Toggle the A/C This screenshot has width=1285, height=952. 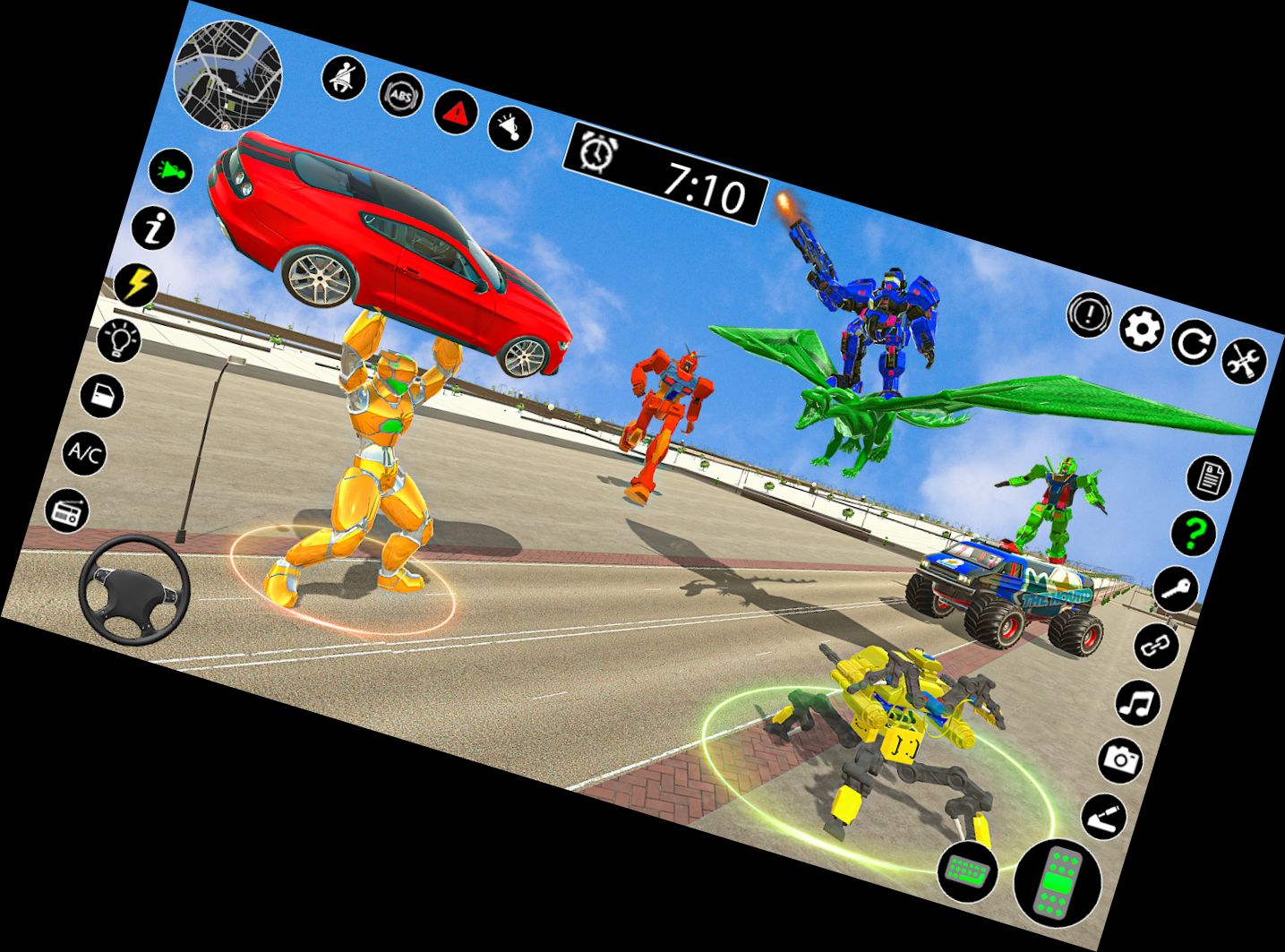pos(84,453)
